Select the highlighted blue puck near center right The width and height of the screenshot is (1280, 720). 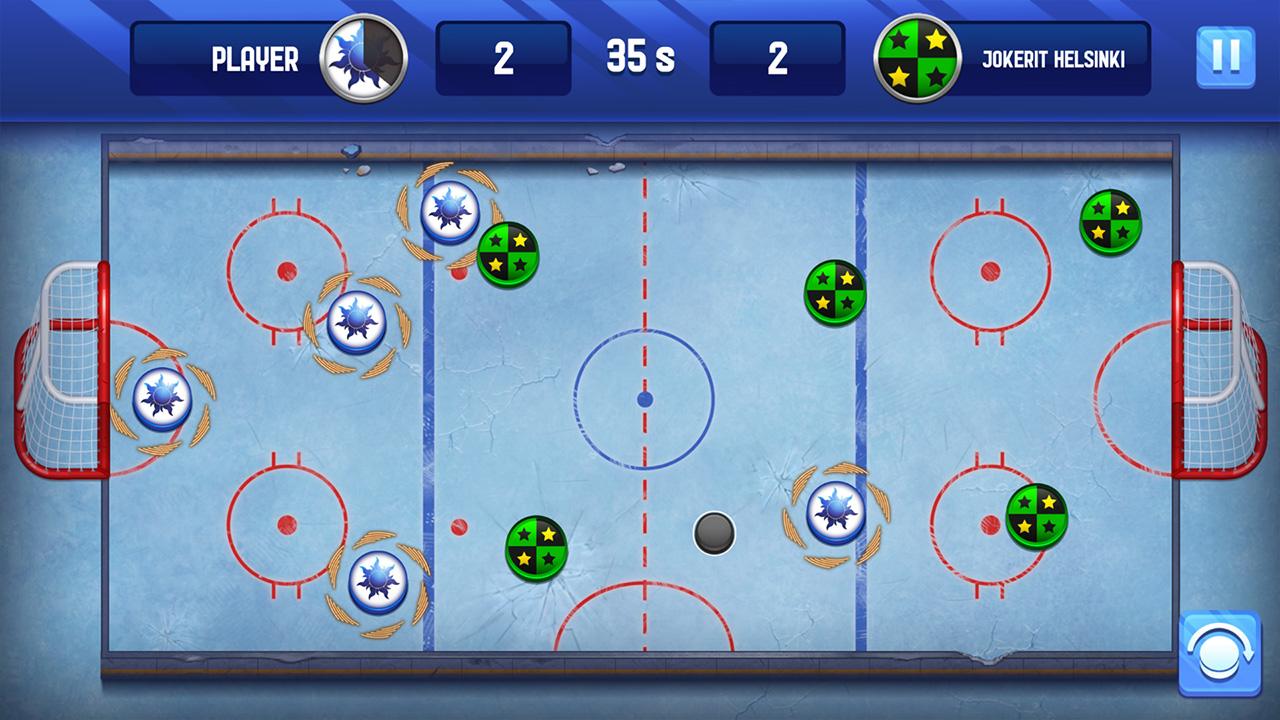[x=833, y=511]
